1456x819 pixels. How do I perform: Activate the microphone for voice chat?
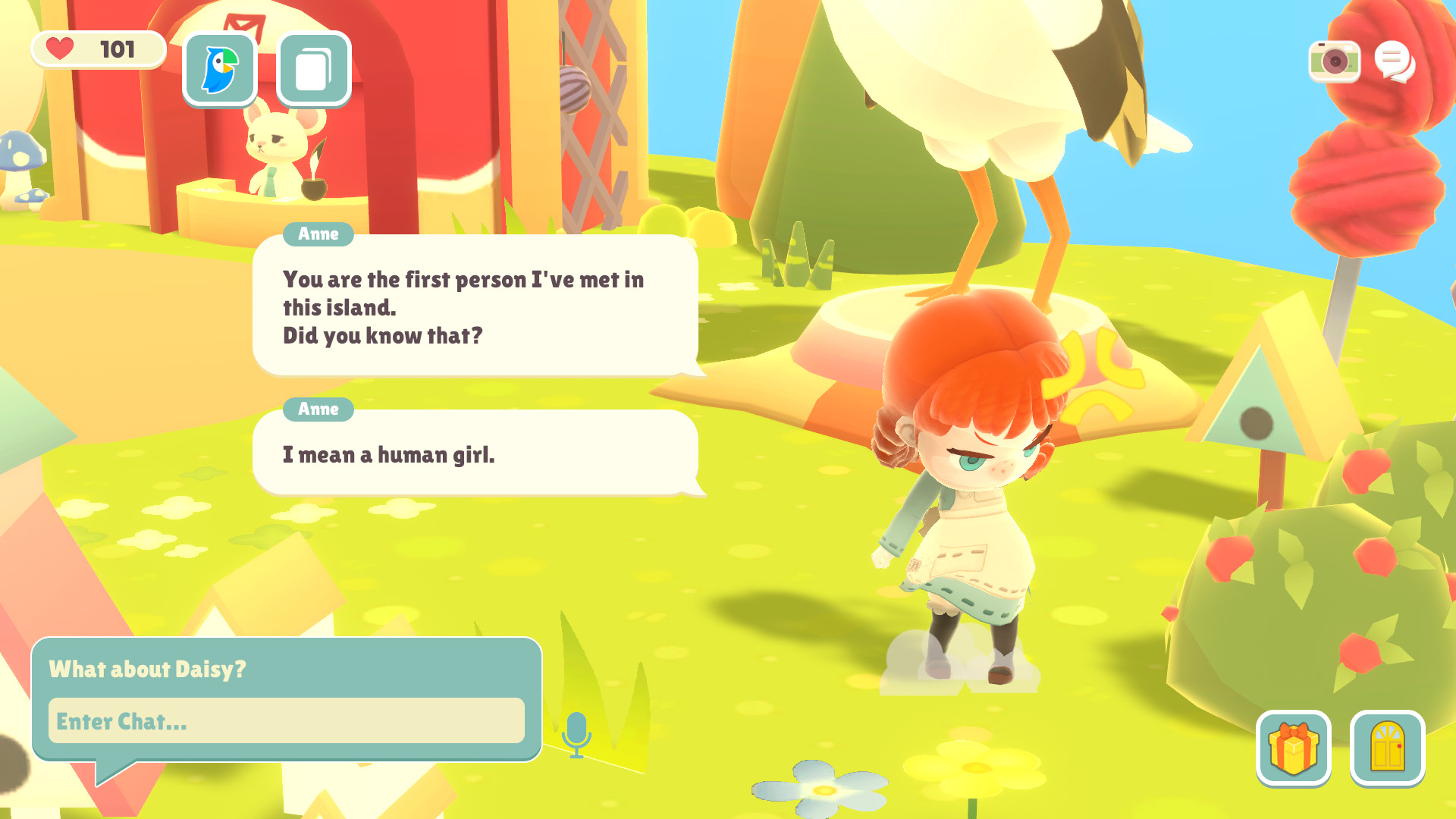[x=577, y=731]
